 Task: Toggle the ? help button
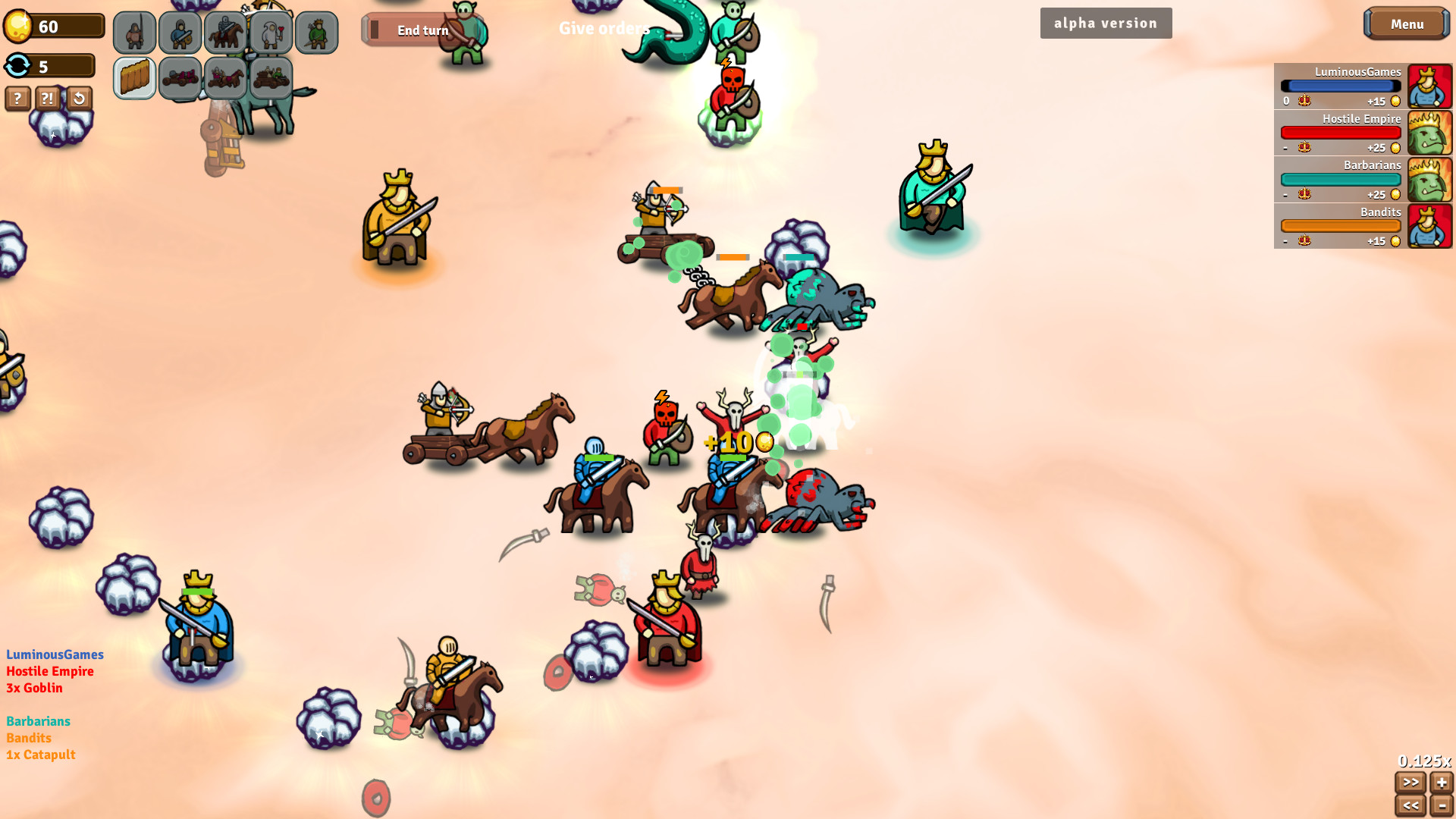coord(17,99)
